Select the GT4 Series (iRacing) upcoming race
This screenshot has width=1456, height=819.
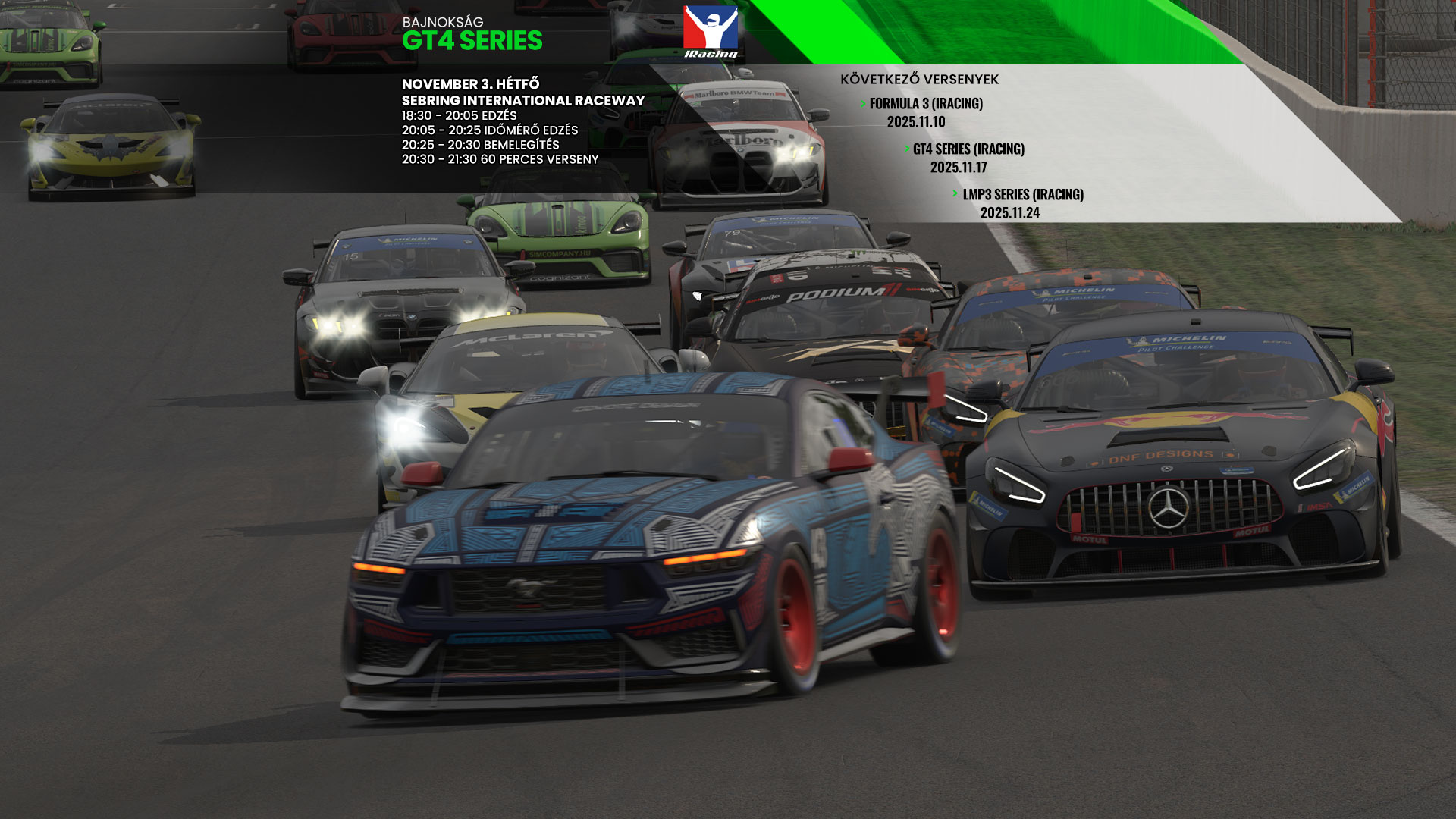tap(968, 149)
